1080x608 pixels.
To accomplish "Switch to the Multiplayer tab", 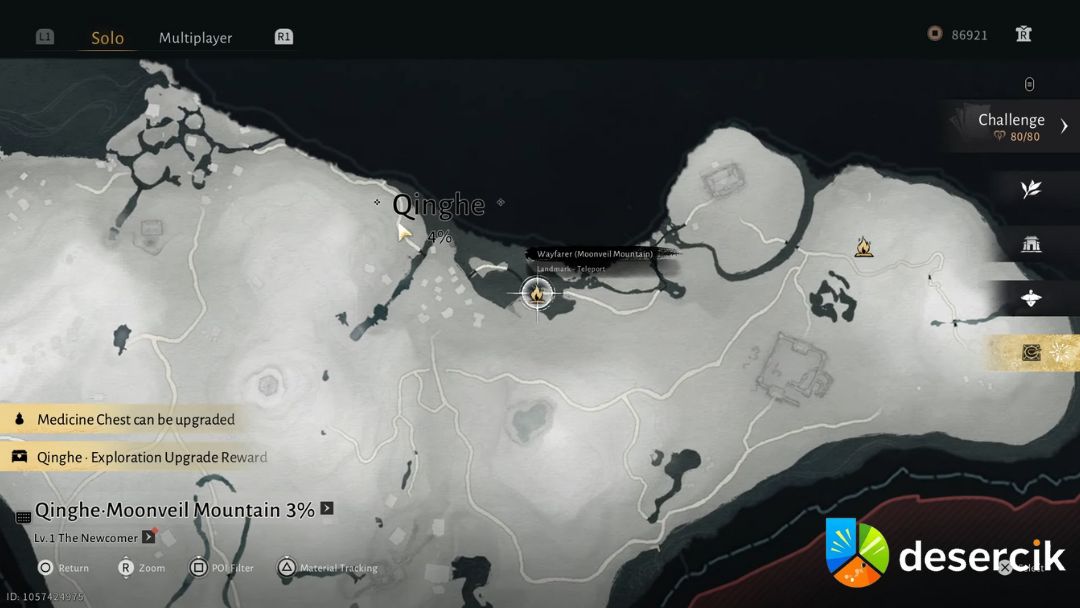I will (195, 38).
